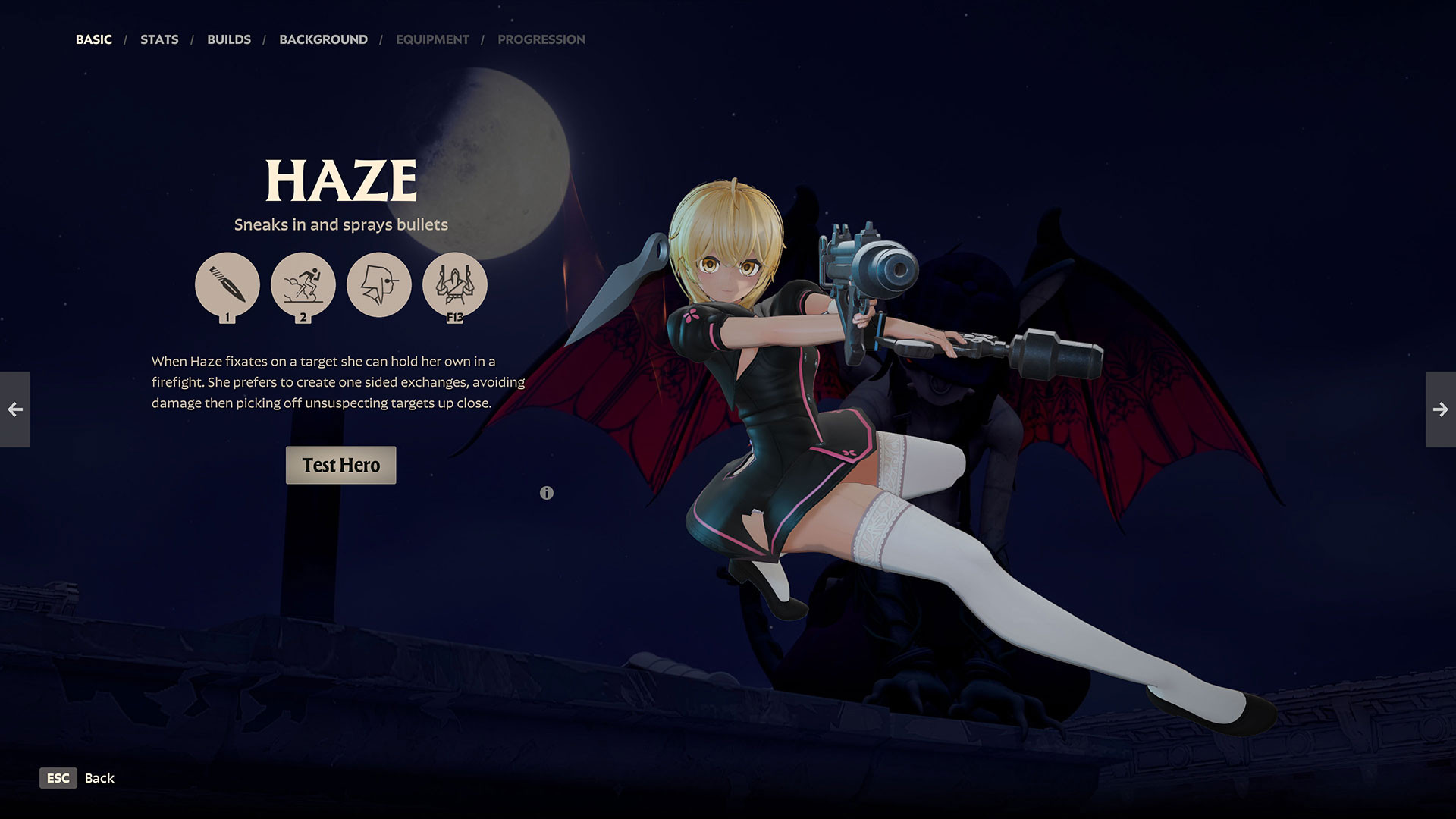
Task: Go to next hero with right arrow
Action: tap(1441, 409)
